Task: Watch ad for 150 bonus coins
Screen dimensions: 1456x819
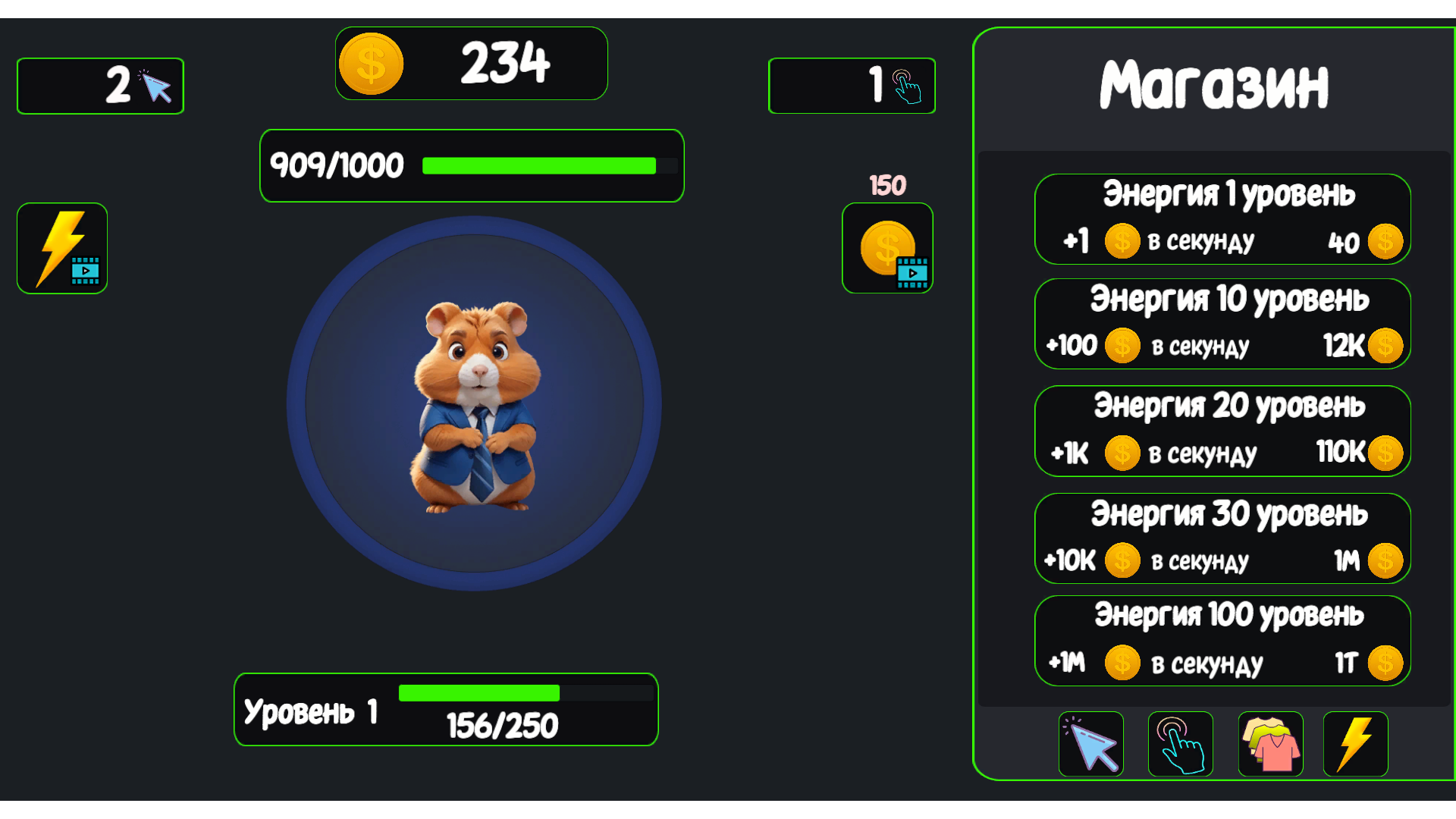Action: tap(887, 248)
